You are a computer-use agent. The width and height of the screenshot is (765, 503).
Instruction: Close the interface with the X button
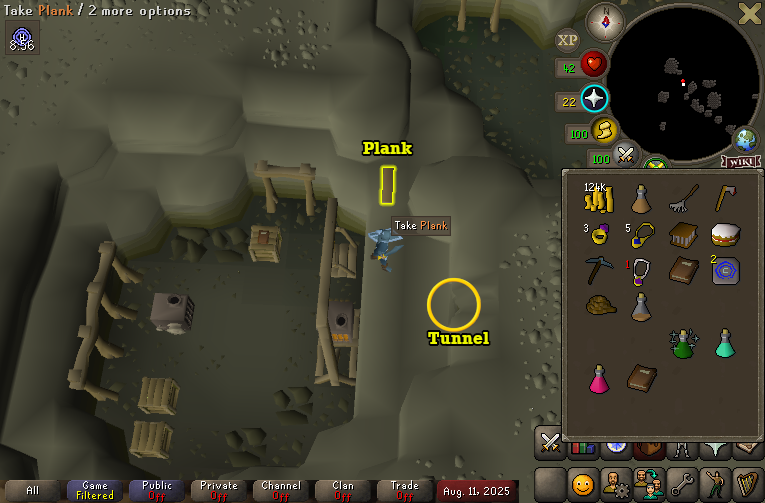pyautogui.click(x=749, y=13)
